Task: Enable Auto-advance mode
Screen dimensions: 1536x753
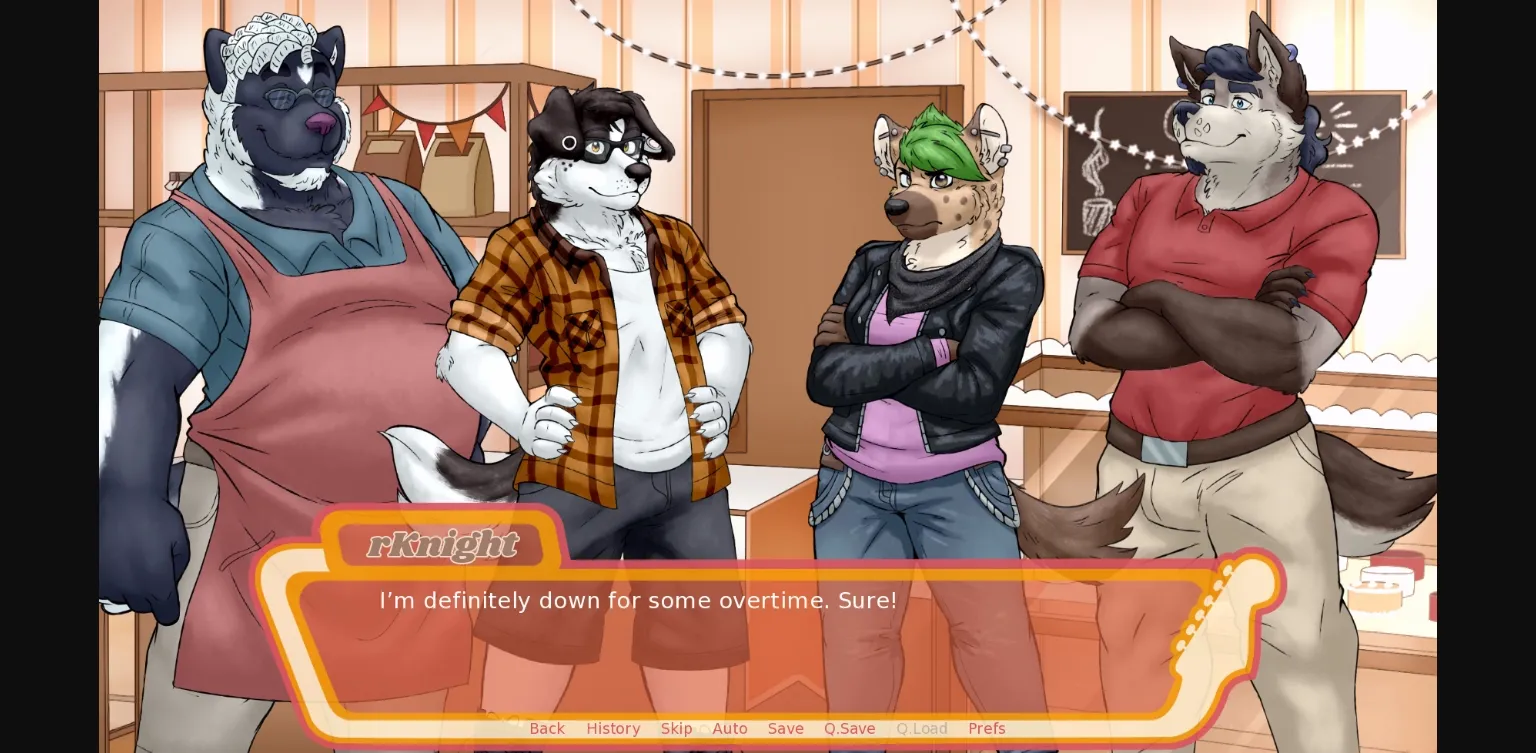Action: [730, 728]
